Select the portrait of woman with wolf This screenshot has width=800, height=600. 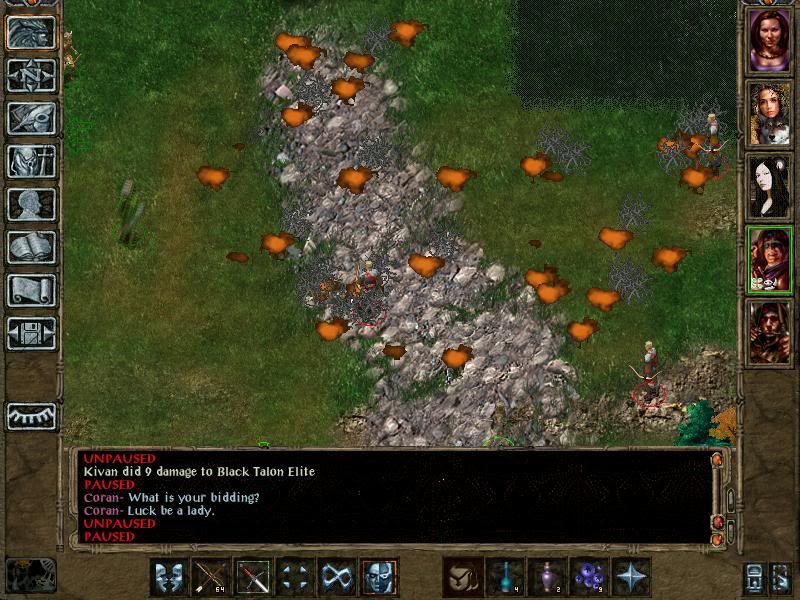(x=770, y=113)
